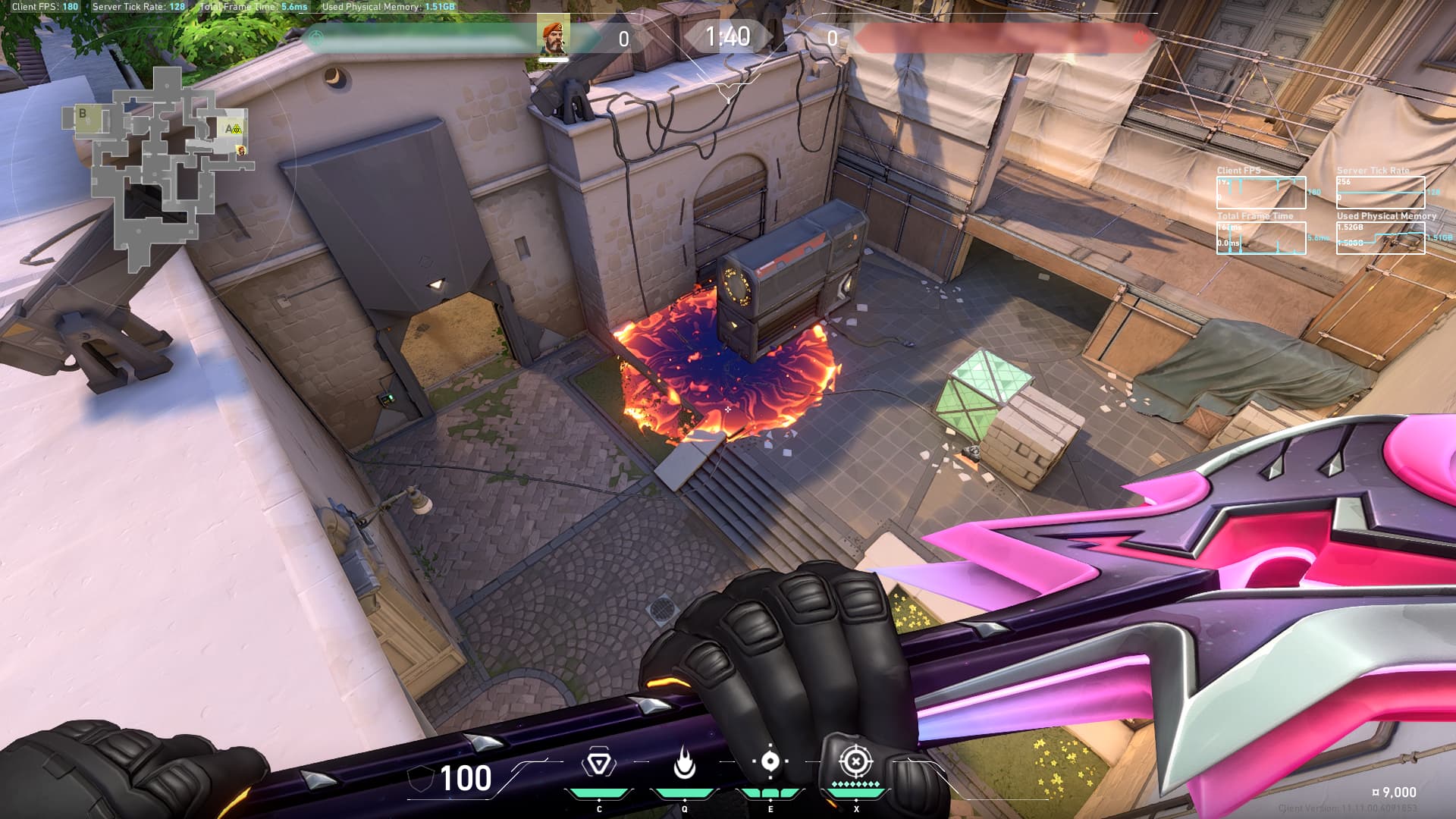1456x819 pixels.
Task: Click the B site marker on minimap
Action: click(x=83, y=114)
